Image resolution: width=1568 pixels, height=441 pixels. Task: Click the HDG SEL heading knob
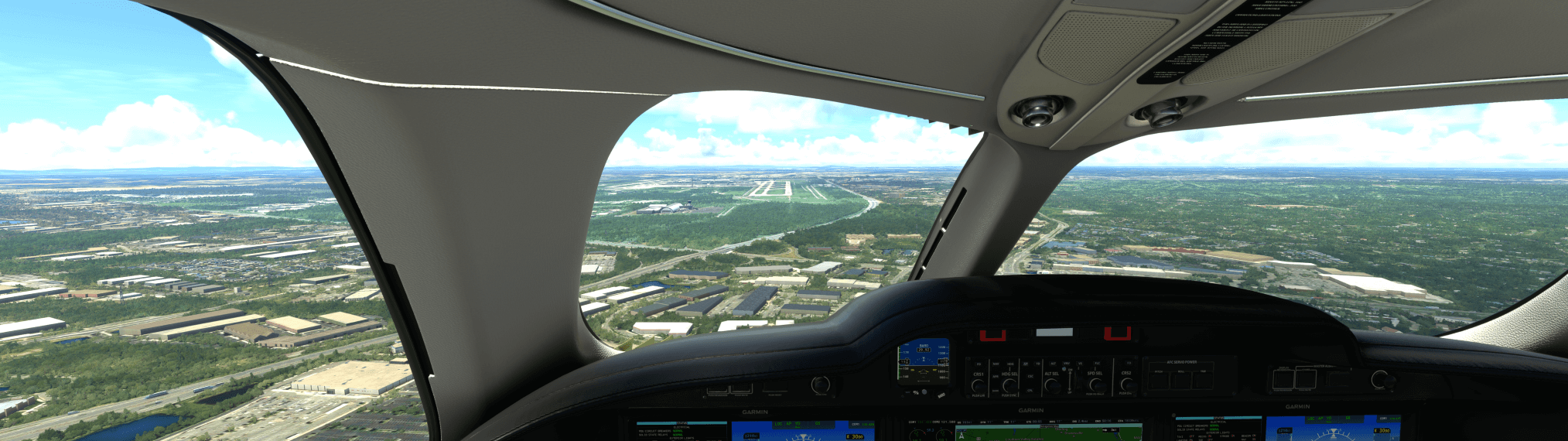click(x=1009, y=384)
